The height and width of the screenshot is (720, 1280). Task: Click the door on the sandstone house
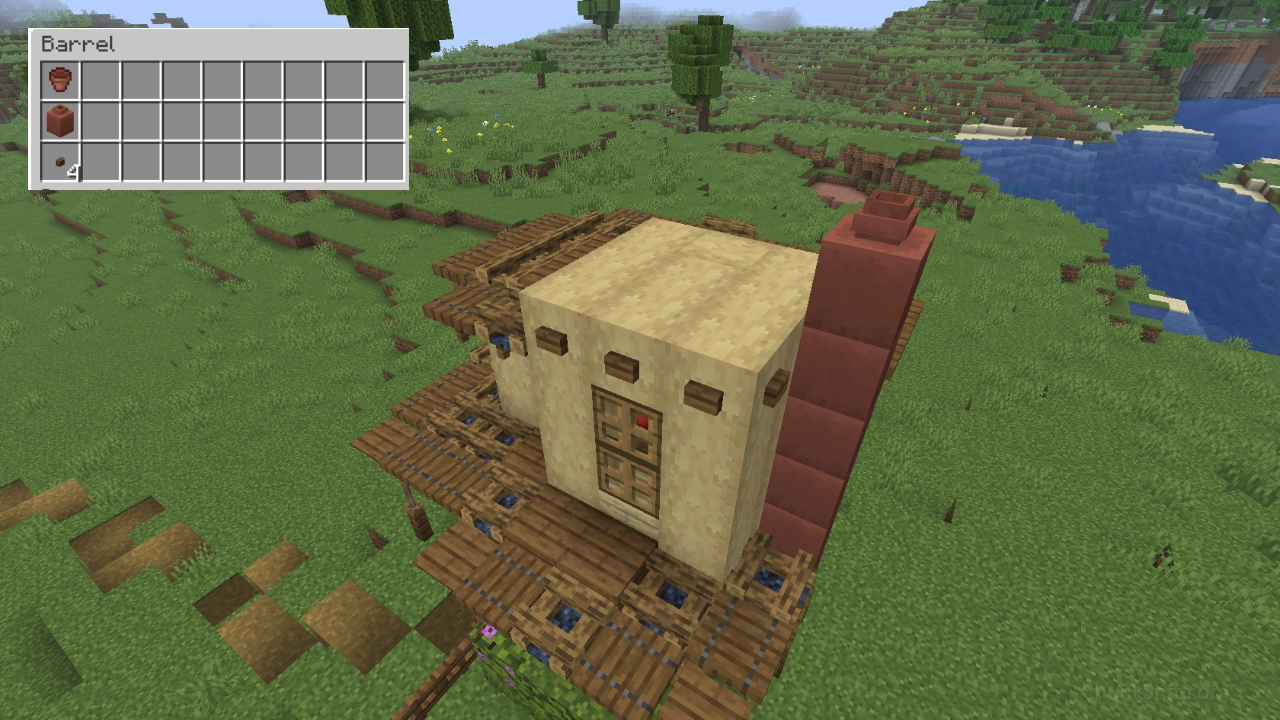629,455
